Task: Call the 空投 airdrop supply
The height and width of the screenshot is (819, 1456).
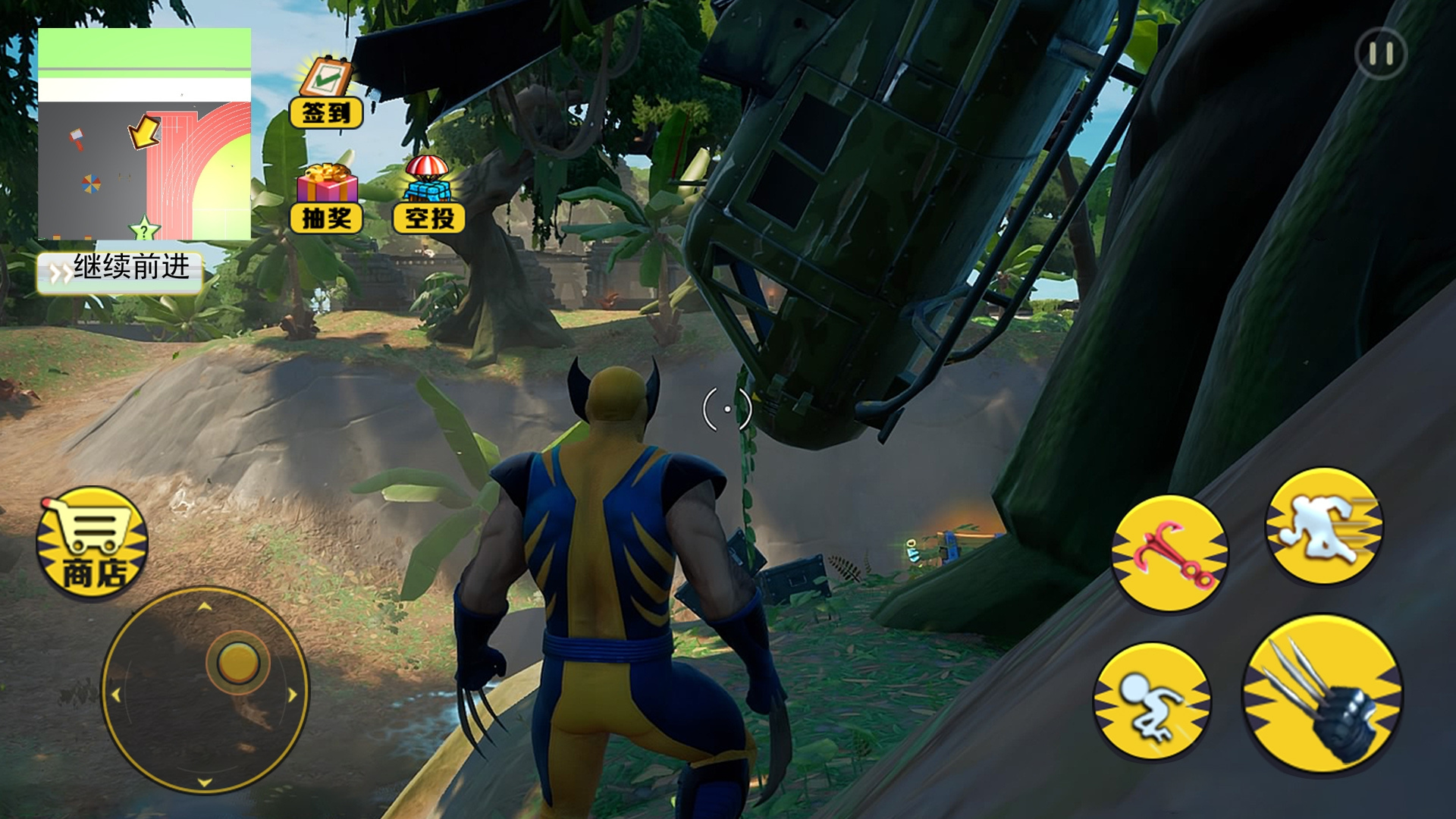Action: click(428, 195)
